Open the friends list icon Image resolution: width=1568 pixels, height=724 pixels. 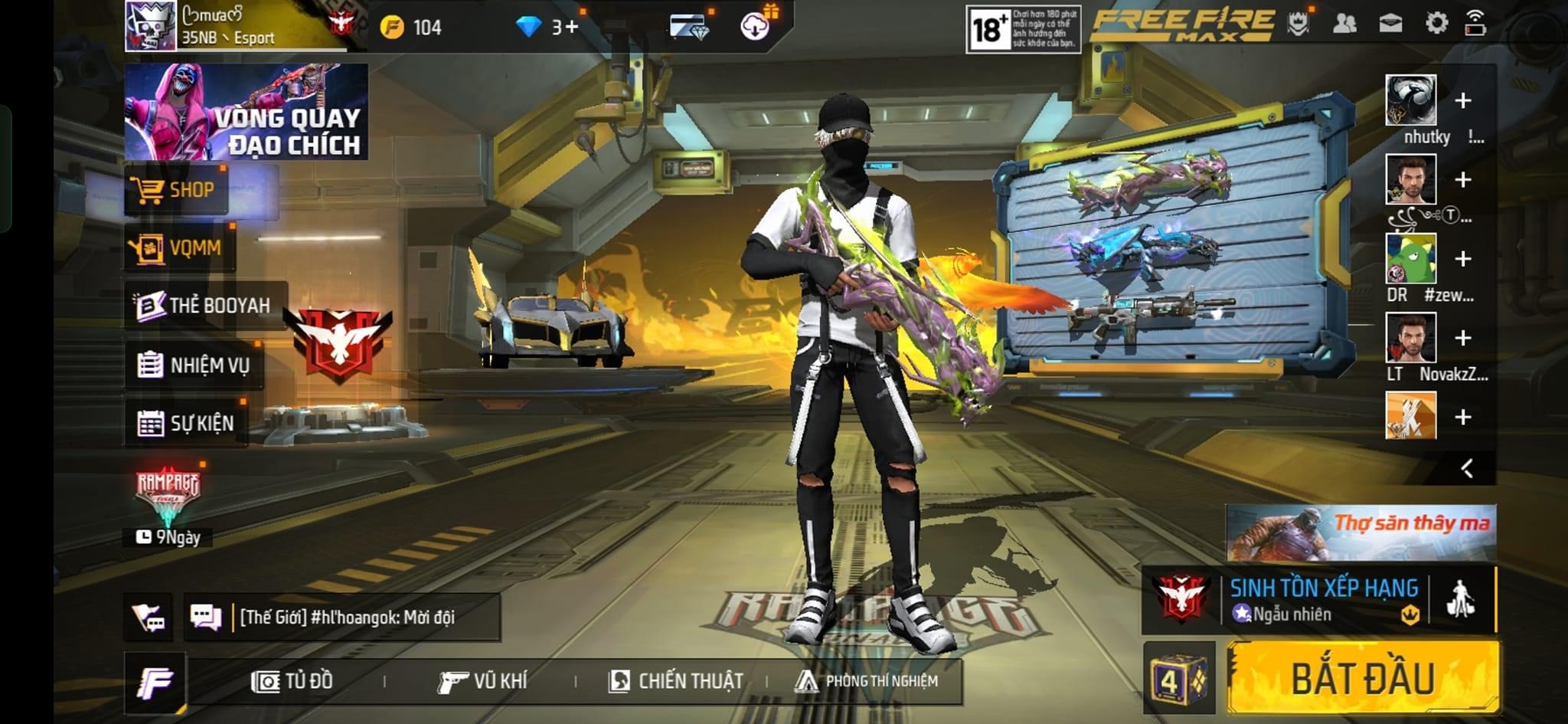tap(1344, 23)
